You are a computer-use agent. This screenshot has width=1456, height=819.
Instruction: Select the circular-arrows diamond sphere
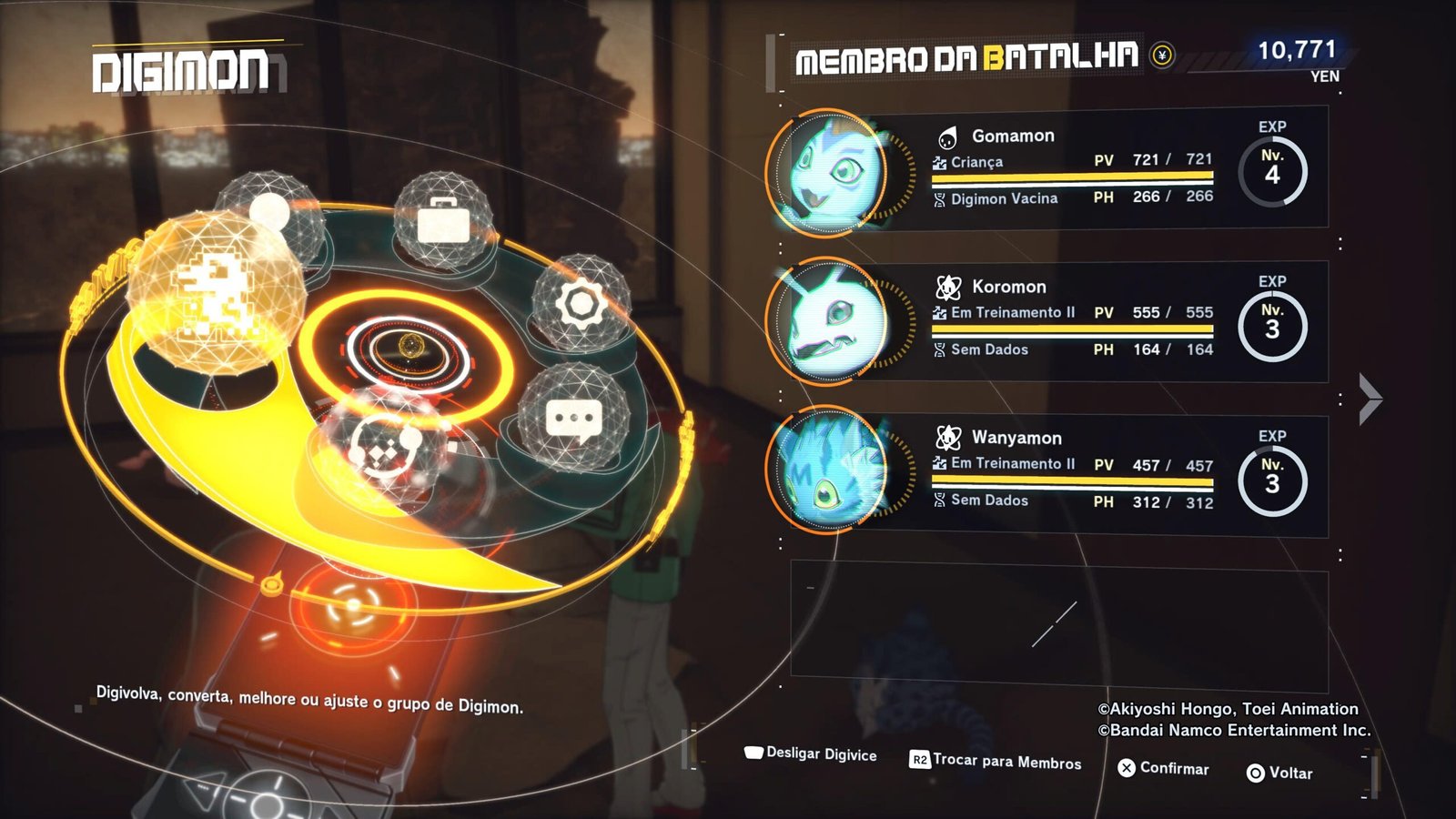pos(380,444)
